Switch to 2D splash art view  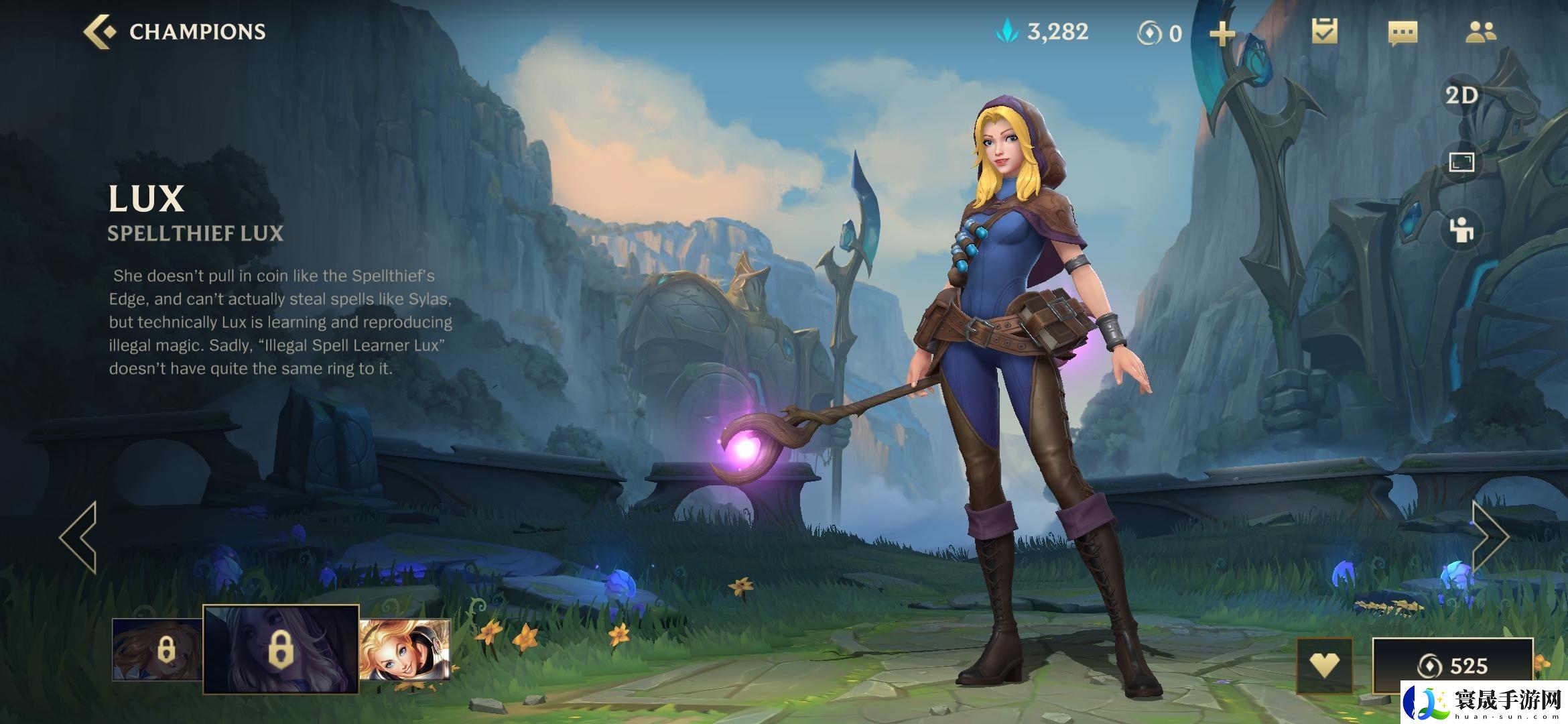click(1461, 95)
